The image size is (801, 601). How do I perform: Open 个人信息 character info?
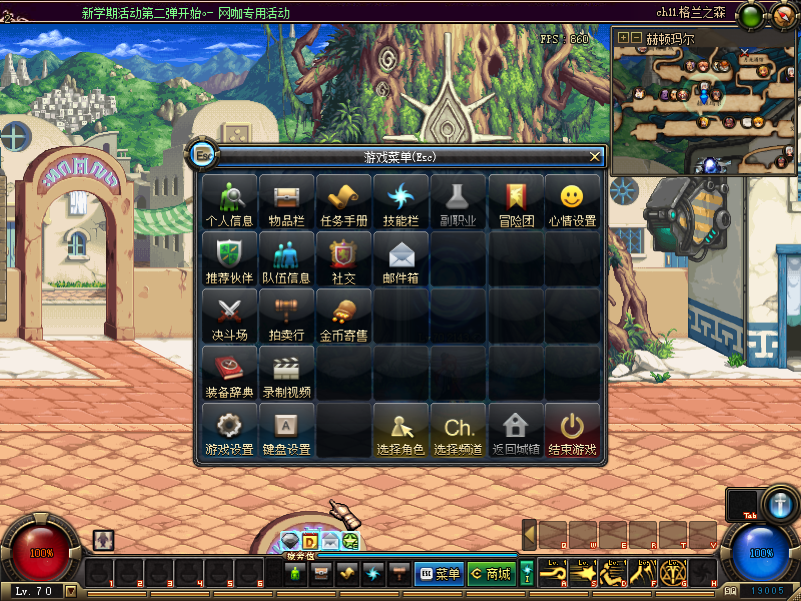(x=230, y=203)
